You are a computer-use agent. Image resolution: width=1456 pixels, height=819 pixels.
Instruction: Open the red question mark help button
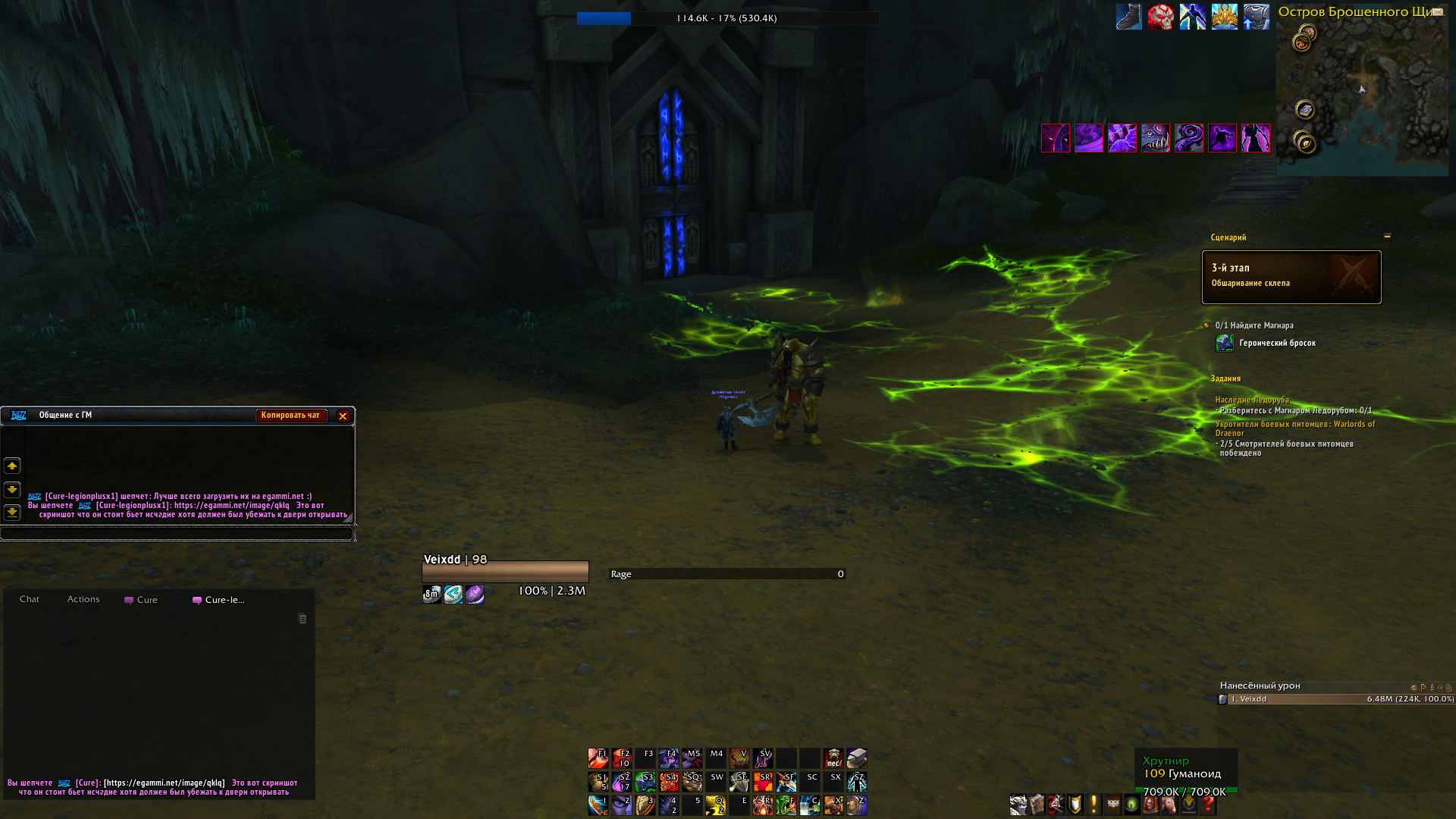tap(1207, 805)
